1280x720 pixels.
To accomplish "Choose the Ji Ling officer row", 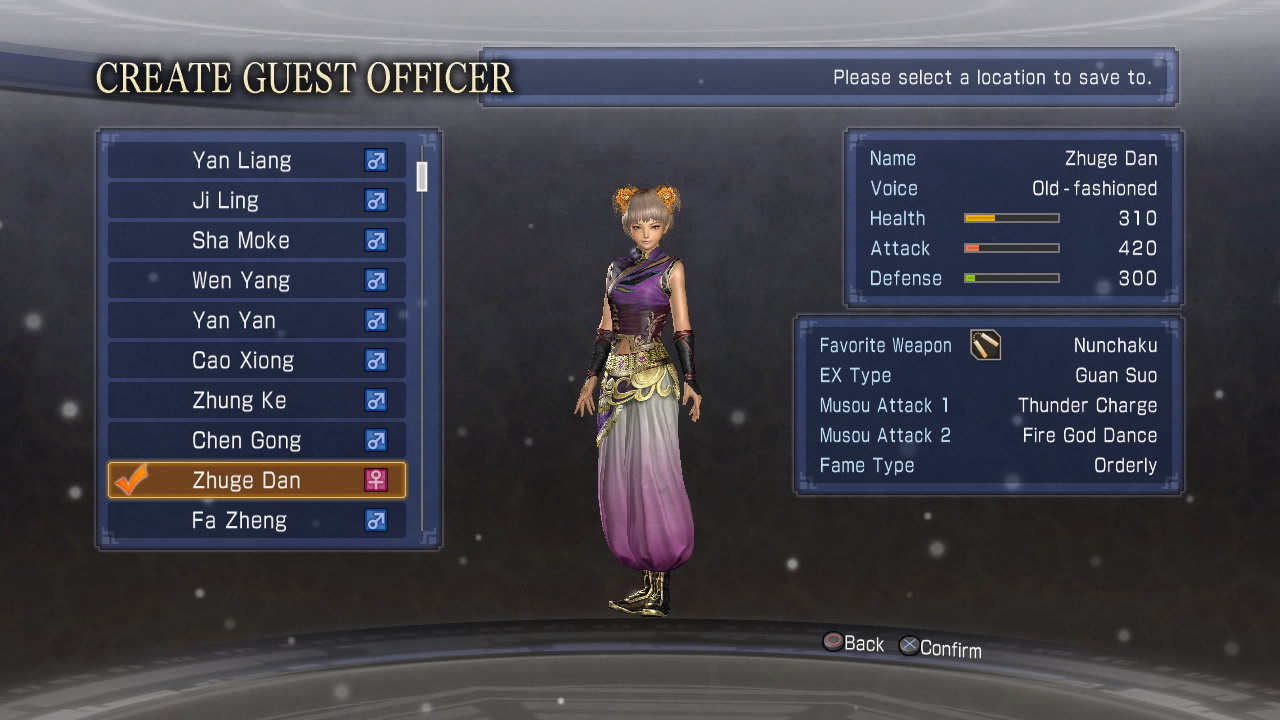I will [256, 201].
